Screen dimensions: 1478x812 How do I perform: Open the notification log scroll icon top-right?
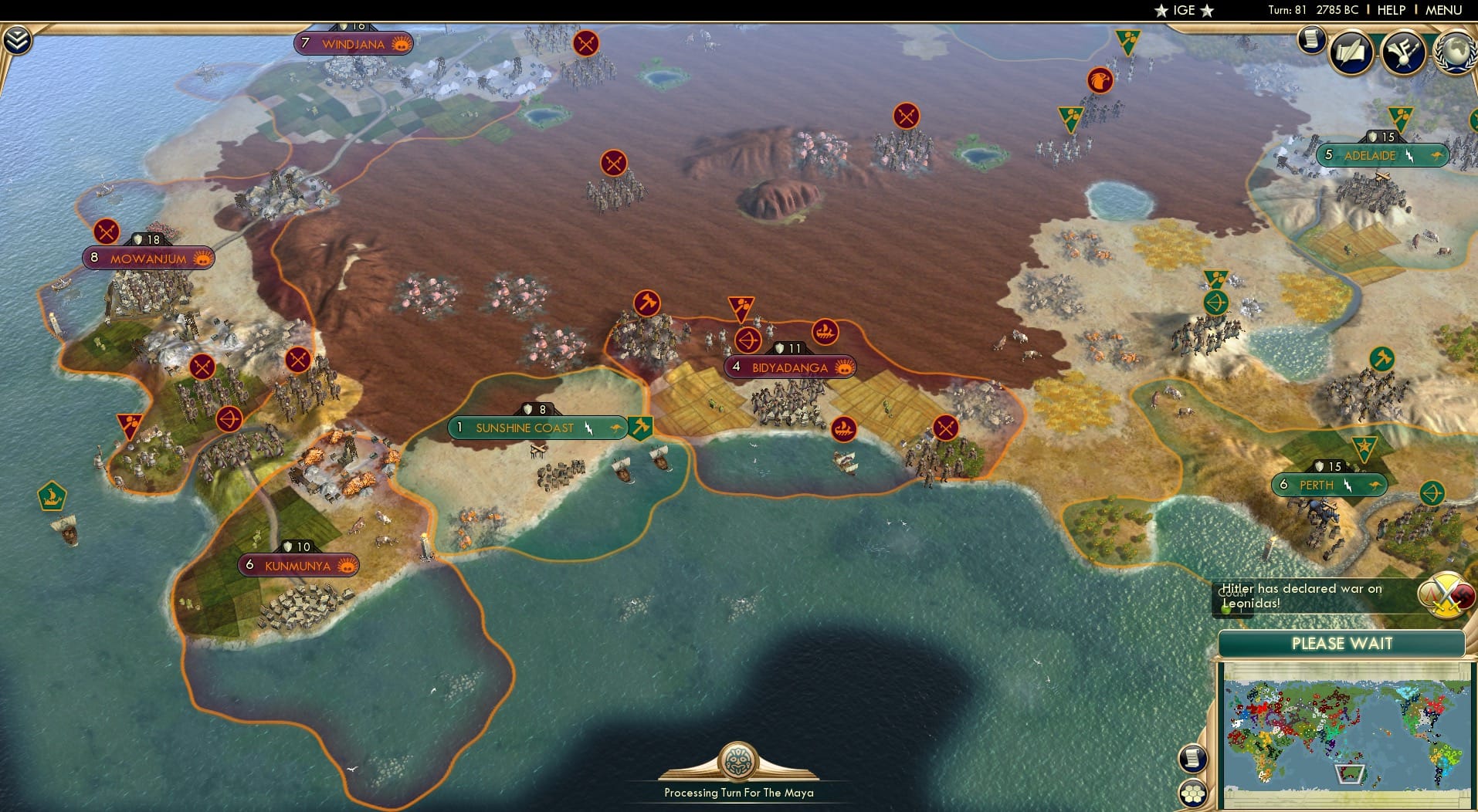[x=1310, y=39]
